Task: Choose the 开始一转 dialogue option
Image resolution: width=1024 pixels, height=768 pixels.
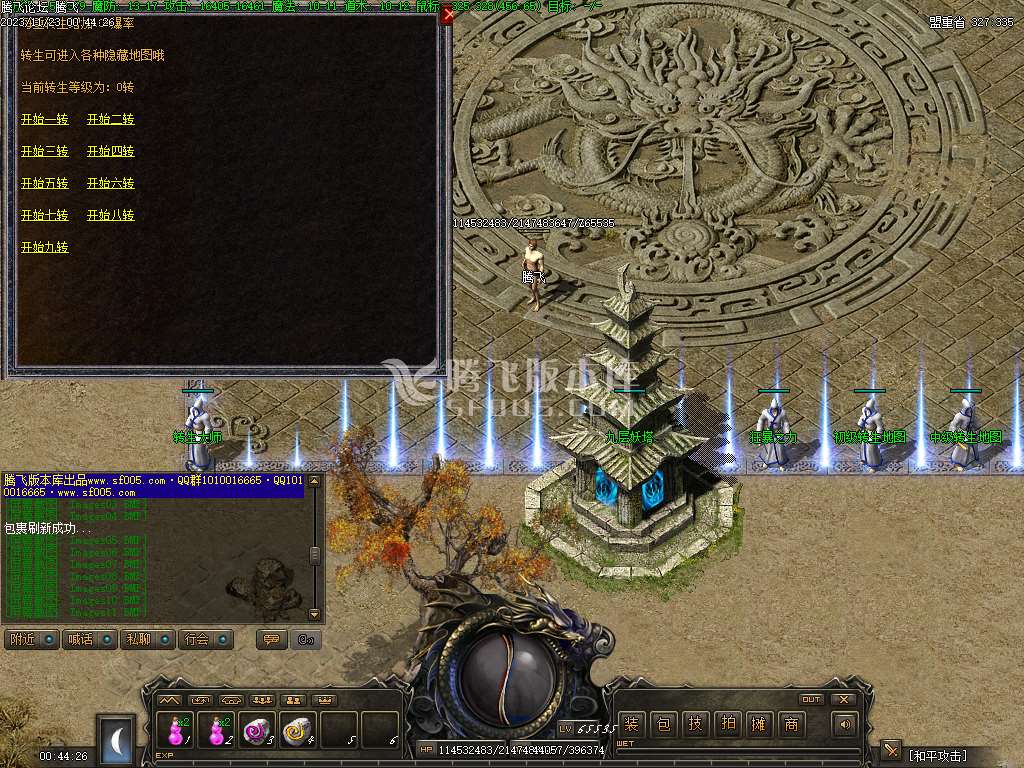Action: [45, 119]
